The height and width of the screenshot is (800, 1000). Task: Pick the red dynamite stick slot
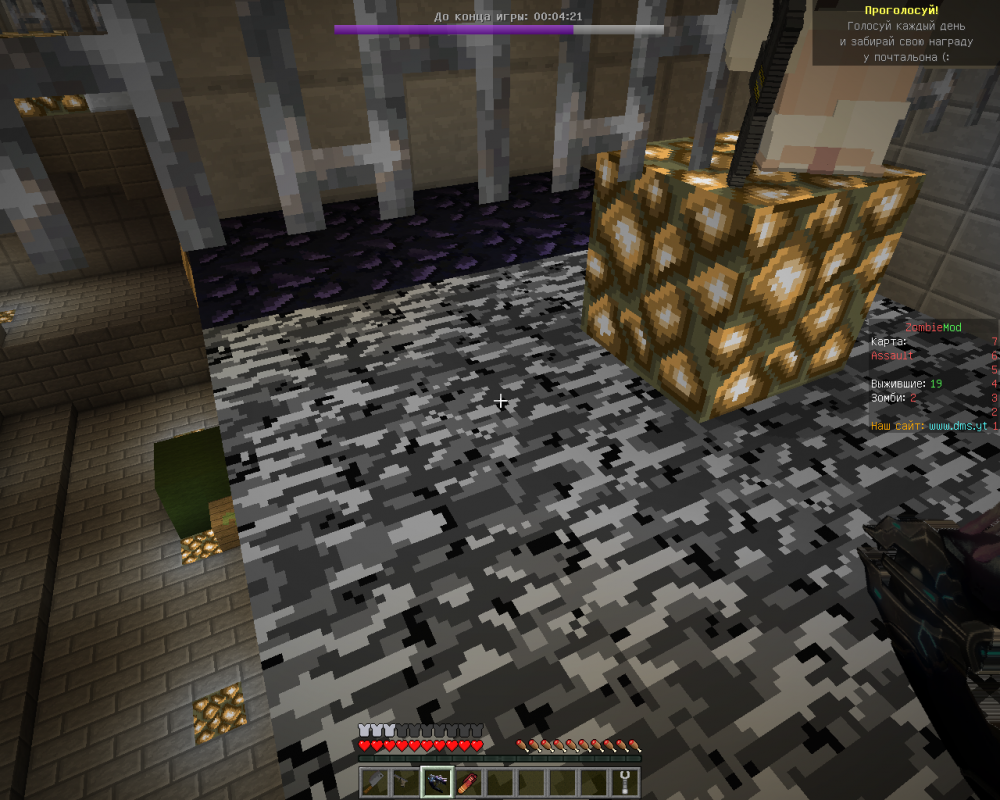pos(467,783)
